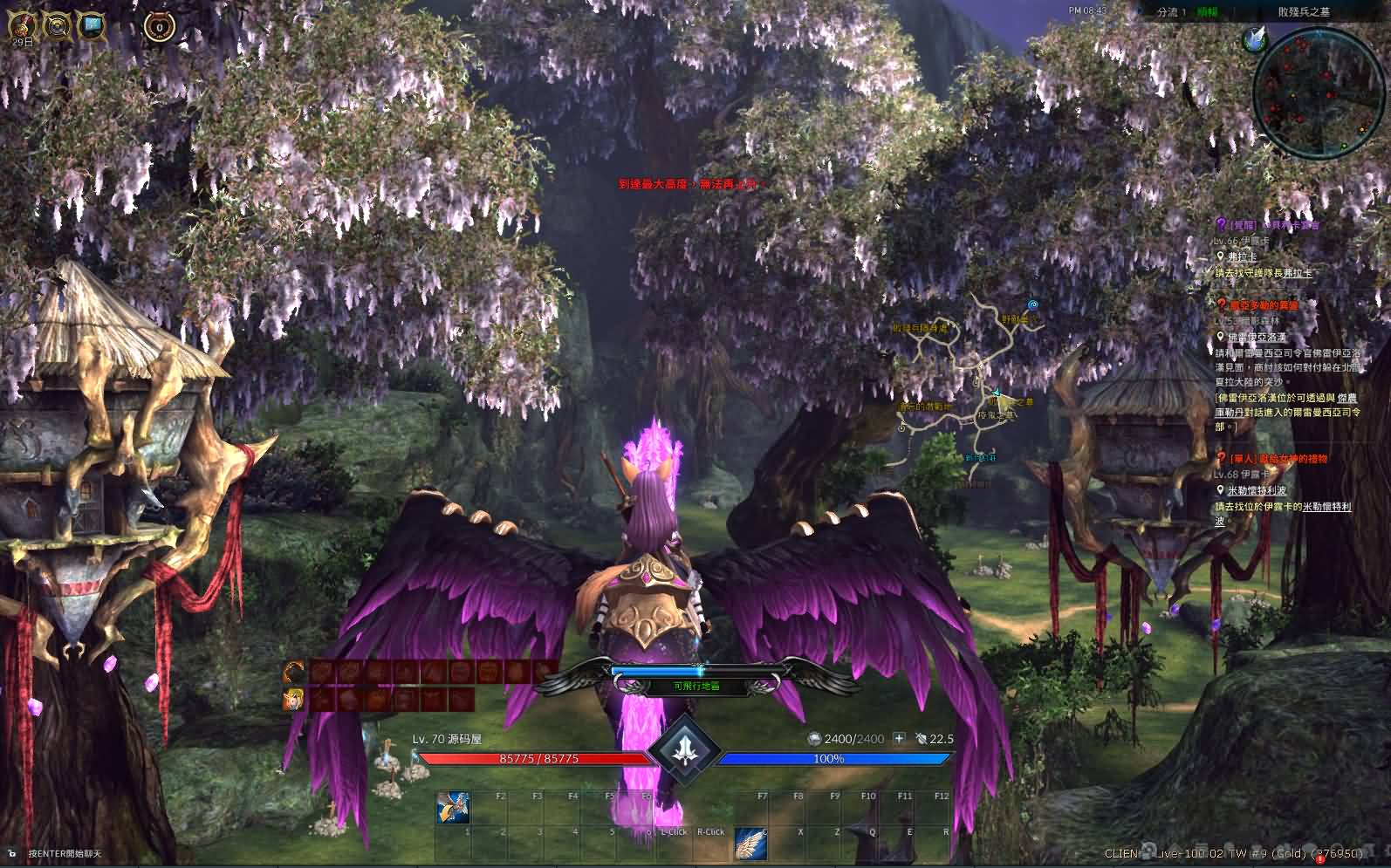The height and width of the screenshot is (868, 1391).
Task: Open the golden compass ring icon
Action: (x=57, y=26)
